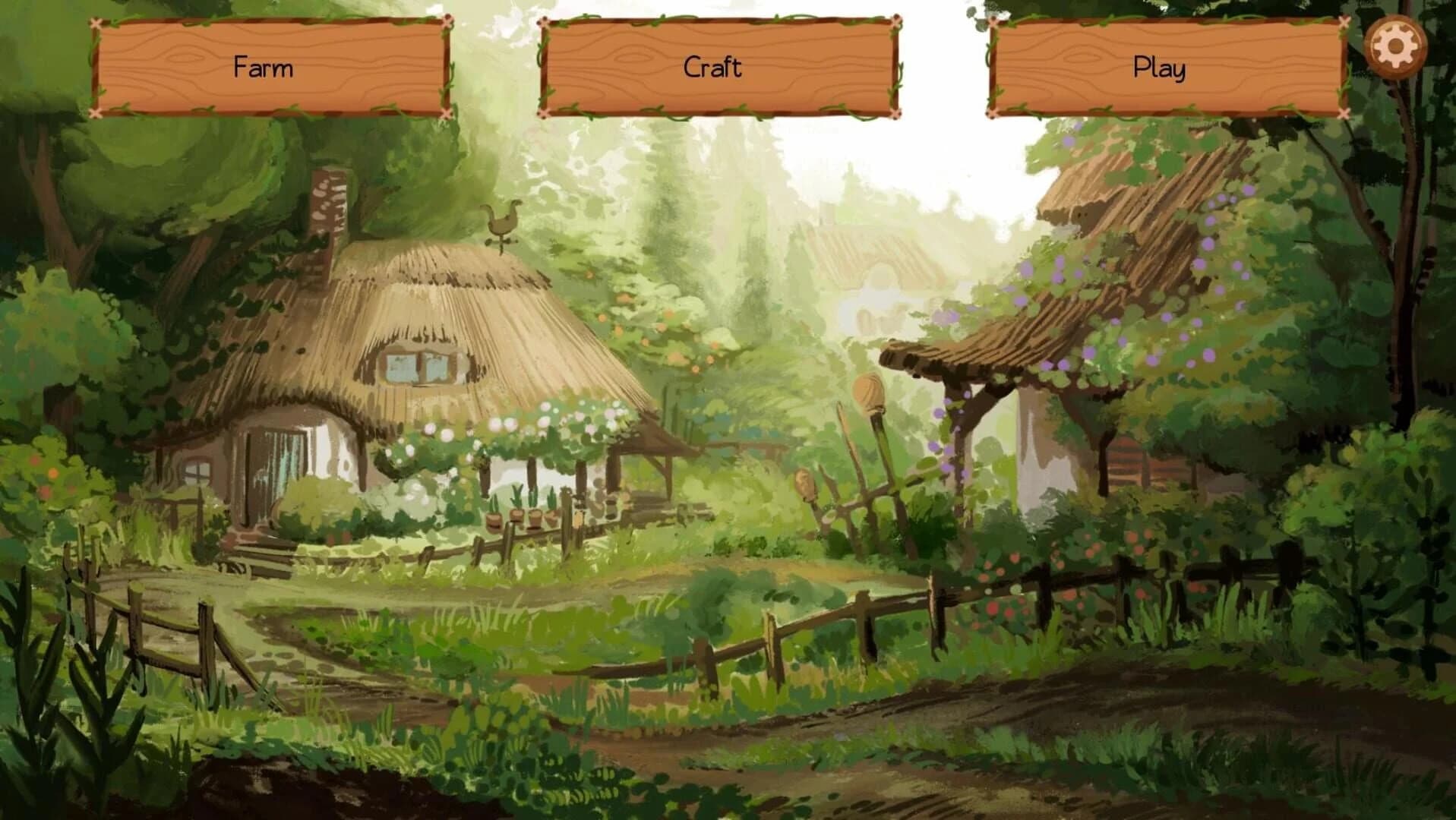Click the bottom-left nail of the Play sign

pyautogui.click(x=990, y=114)
